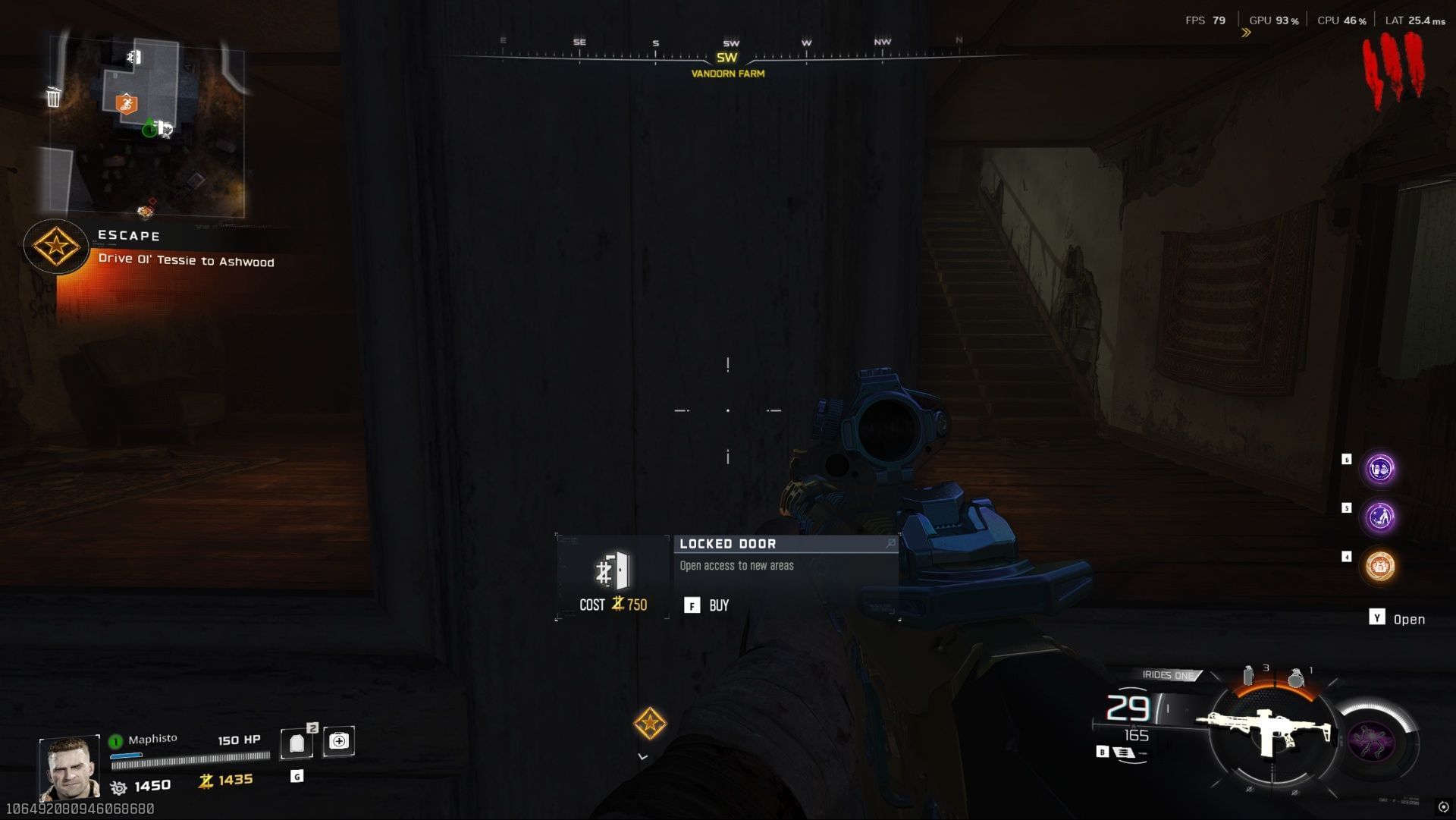1456x820 pixels.
Task: Toggle the second purple perk icon on the right edge
Action: pos(1382,516)
